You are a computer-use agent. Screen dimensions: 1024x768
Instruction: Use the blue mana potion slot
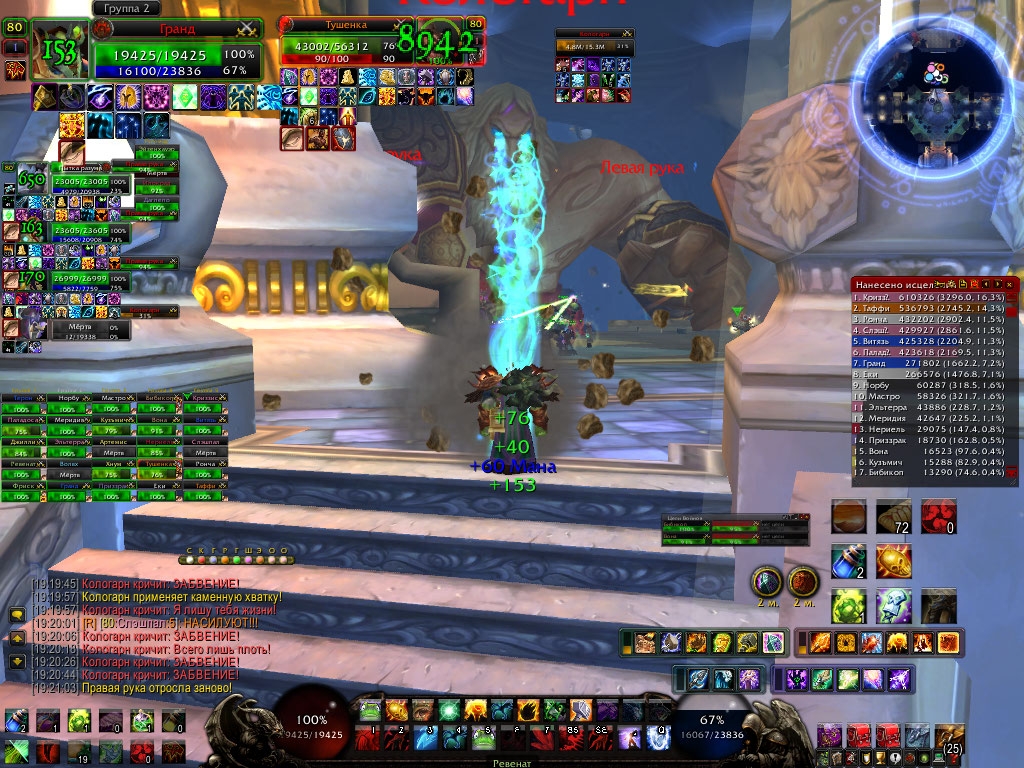(x=849, y=562)
